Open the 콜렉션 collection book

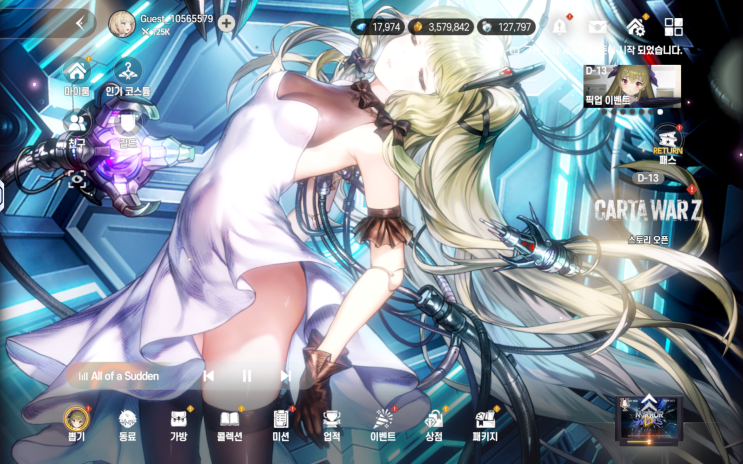point(230,422)
